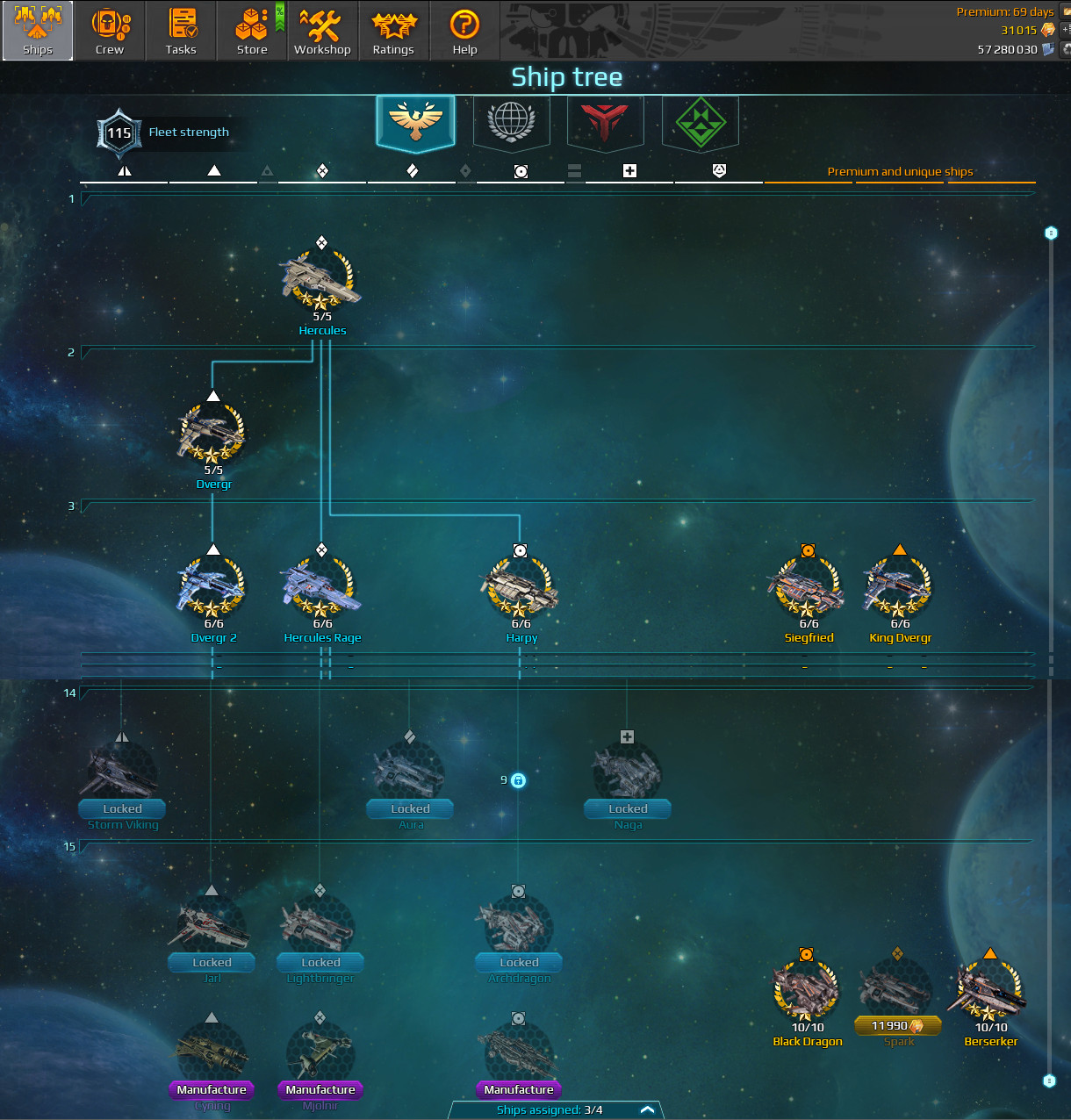Viewport: 1071px width, 1120px height.
Task: Choose the premium Siegfried ship
Action: click(x=807, y=588)
